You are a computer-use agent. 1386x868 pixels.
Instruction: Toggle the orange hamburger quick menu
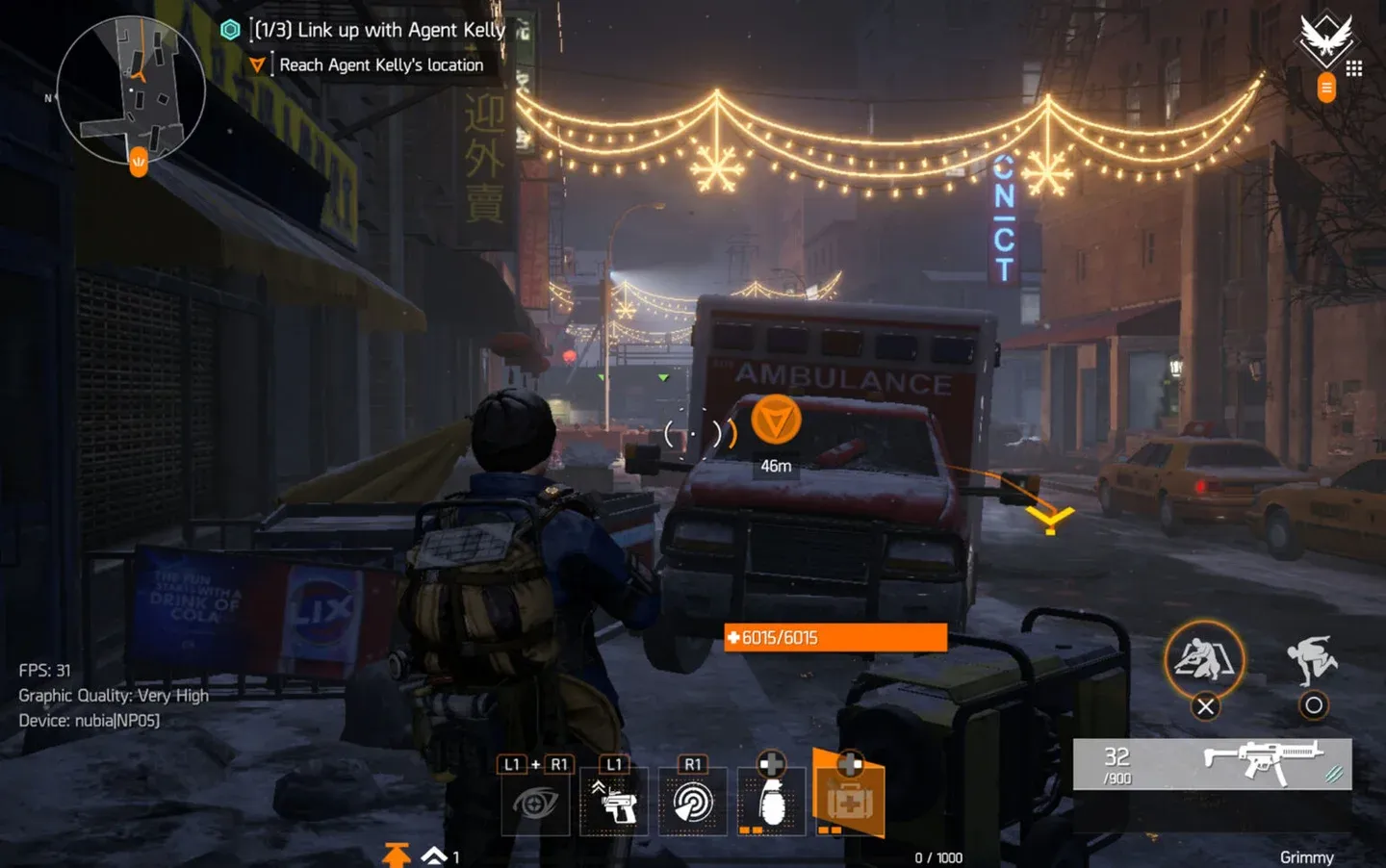1325,89
